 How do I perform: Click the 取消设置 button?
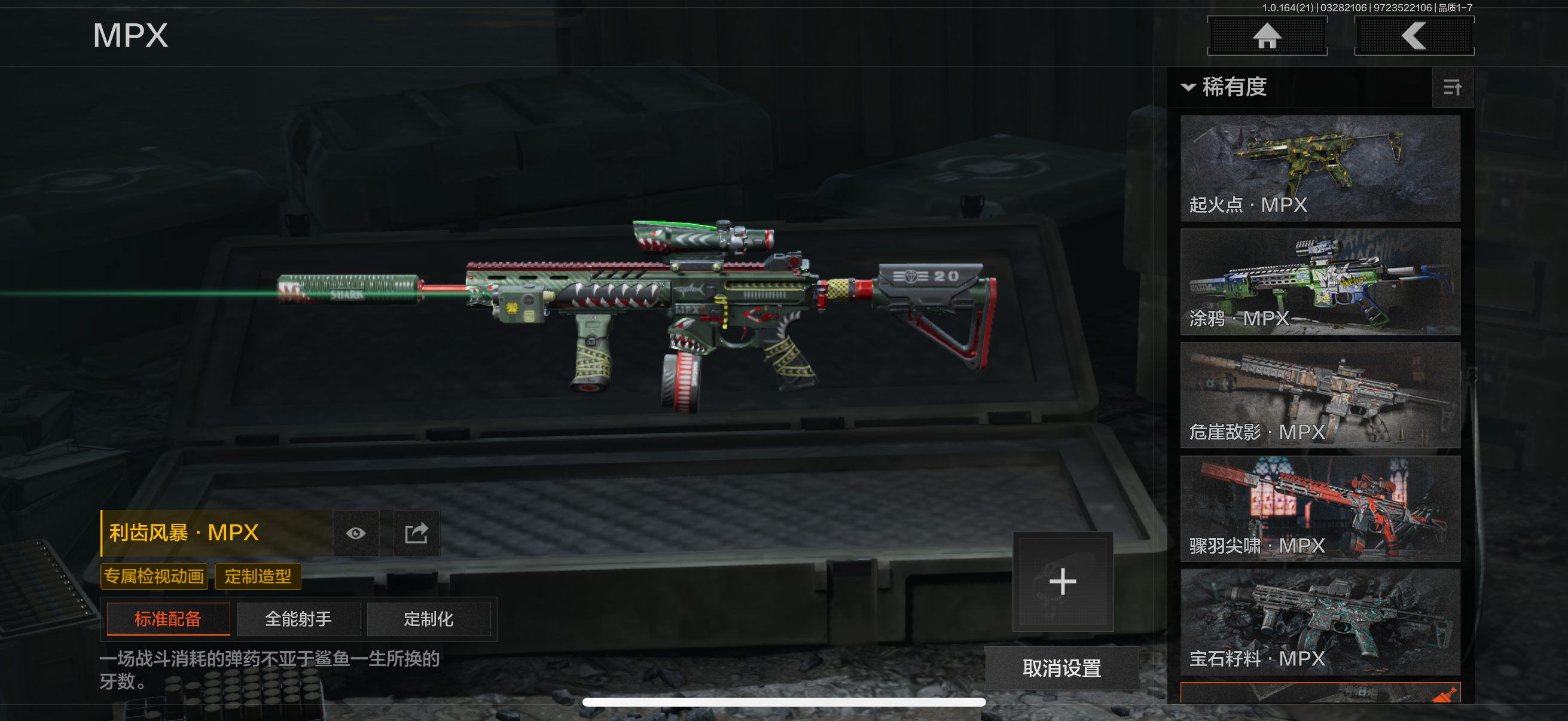click(x=1061, y=668)
